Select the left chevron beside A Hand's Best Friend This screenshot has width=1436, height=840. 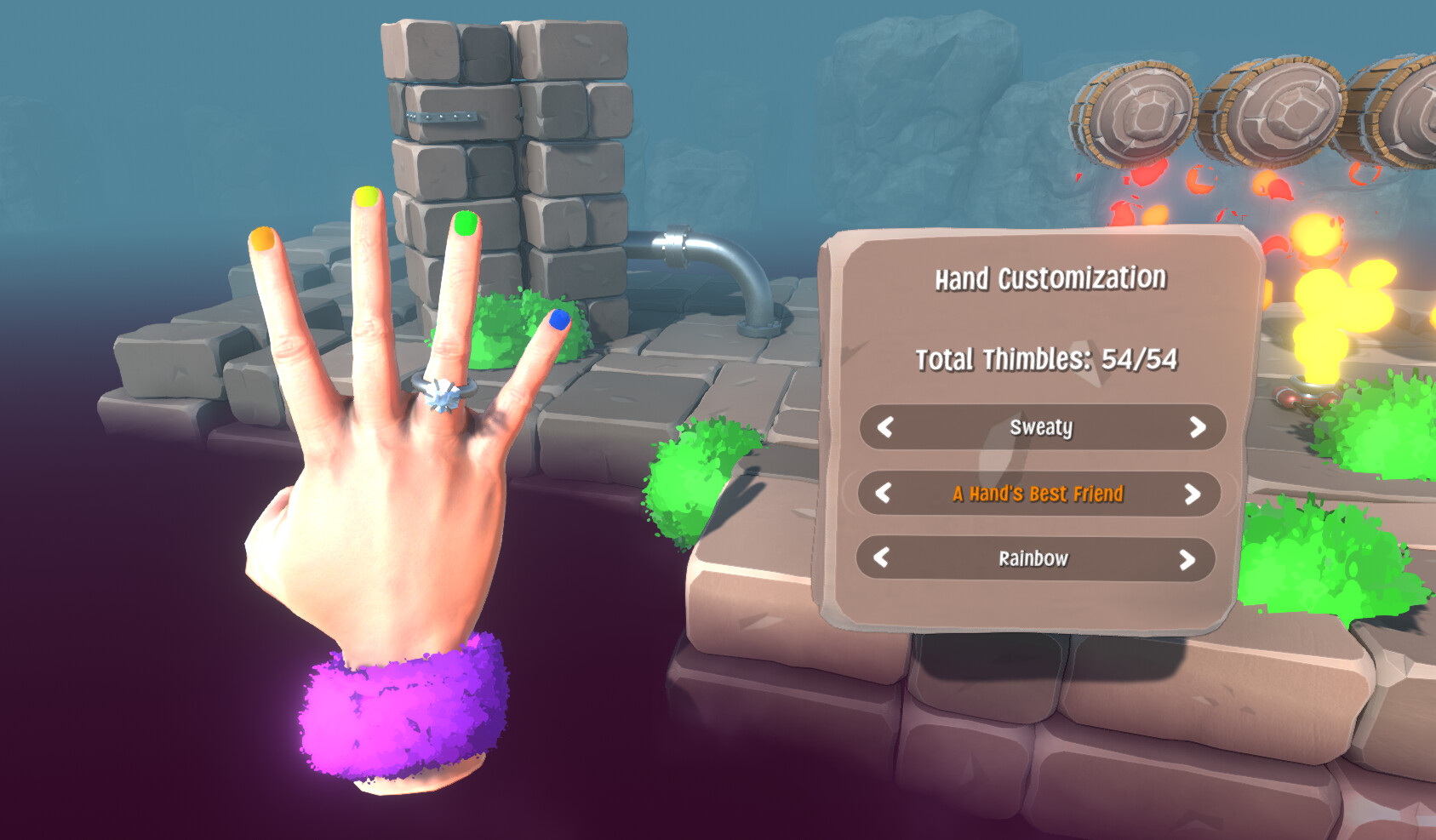point(885,494)
